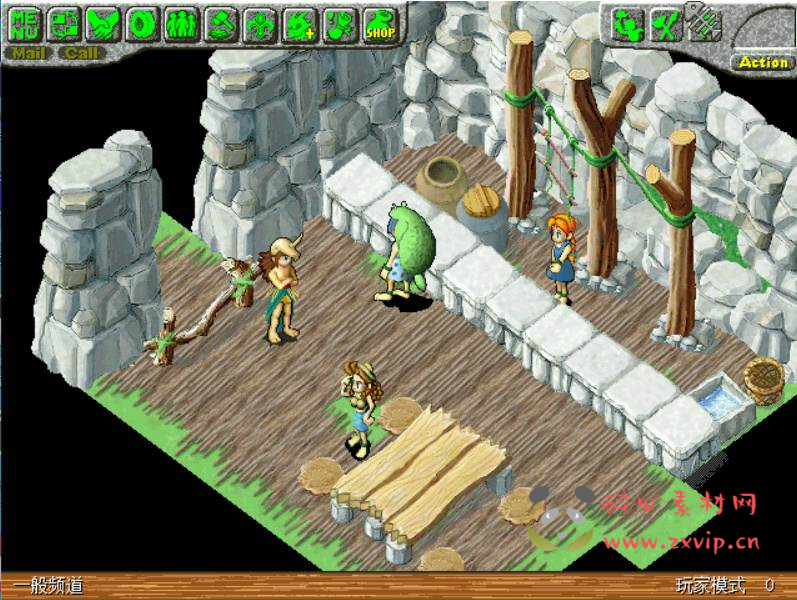Image resolution: width=797 pixels, height=600 pixels.
Task: Toggle the 玩家模式 player mode
Action: click(711, 586)
